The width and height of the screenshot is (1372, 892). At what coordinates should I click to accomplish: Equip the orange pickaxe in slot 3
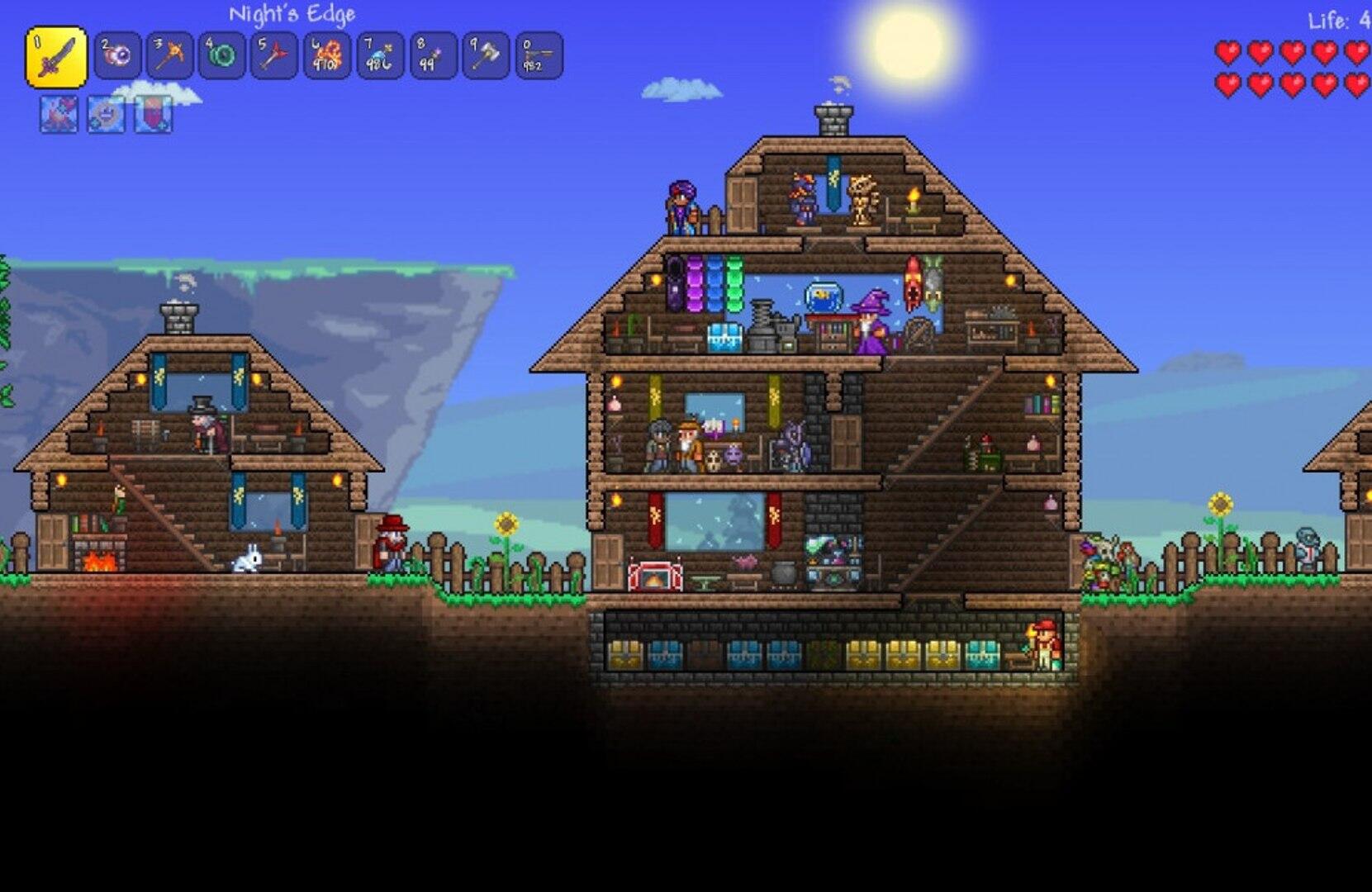point(170,56)
